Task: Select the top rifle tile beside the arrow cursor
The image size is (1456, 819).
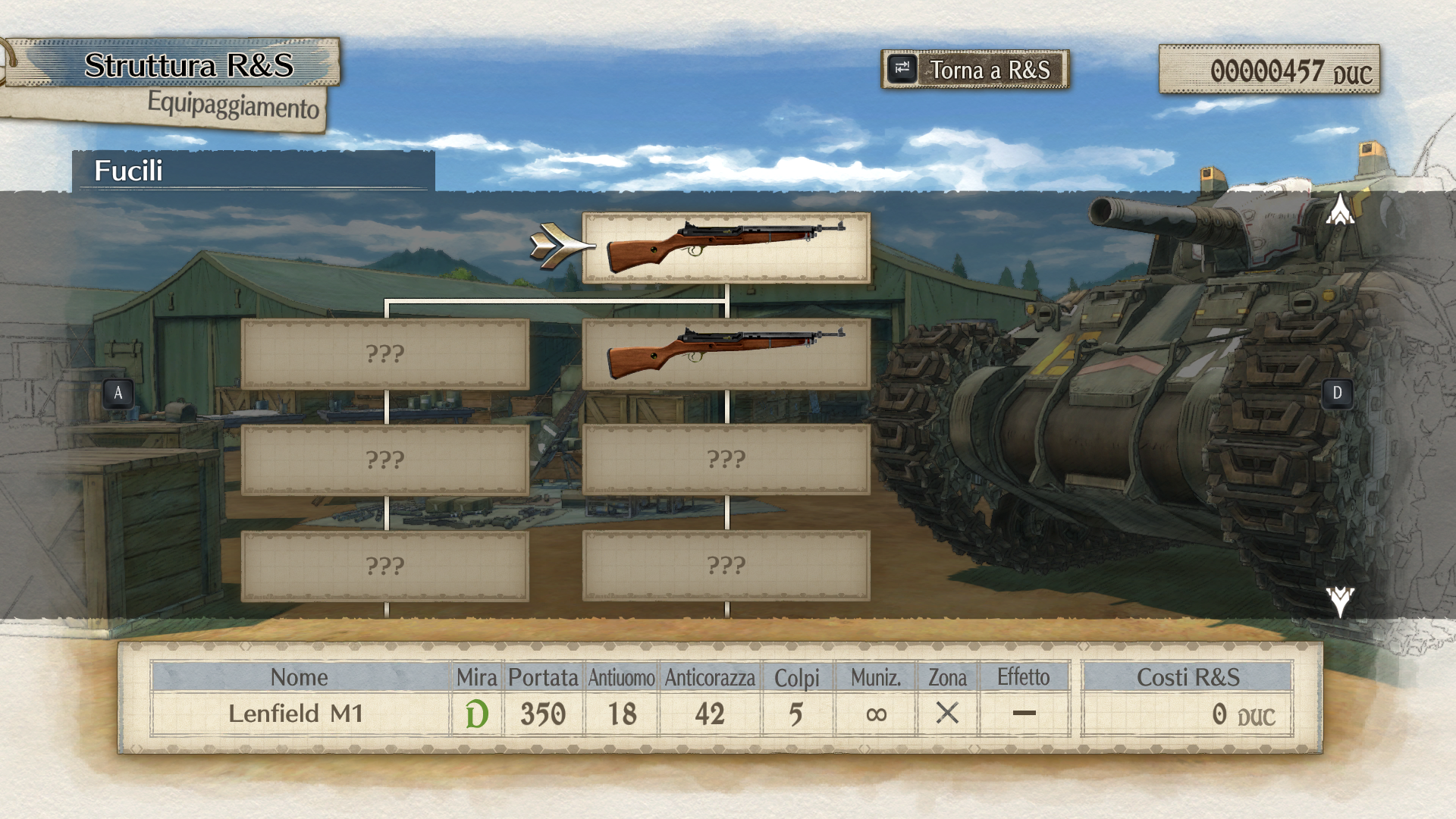Action: (x=726, y=247)
